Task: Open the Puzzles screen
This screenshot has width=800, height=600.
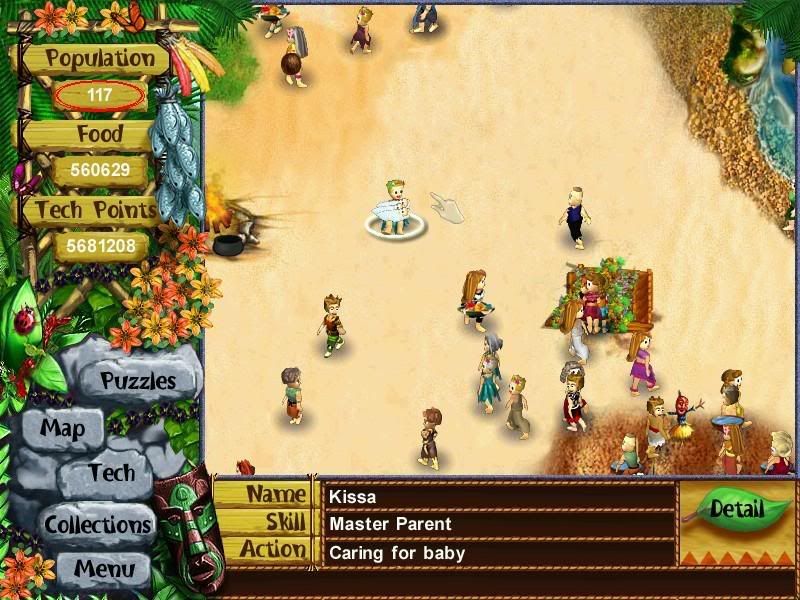Action: [138, 381]
